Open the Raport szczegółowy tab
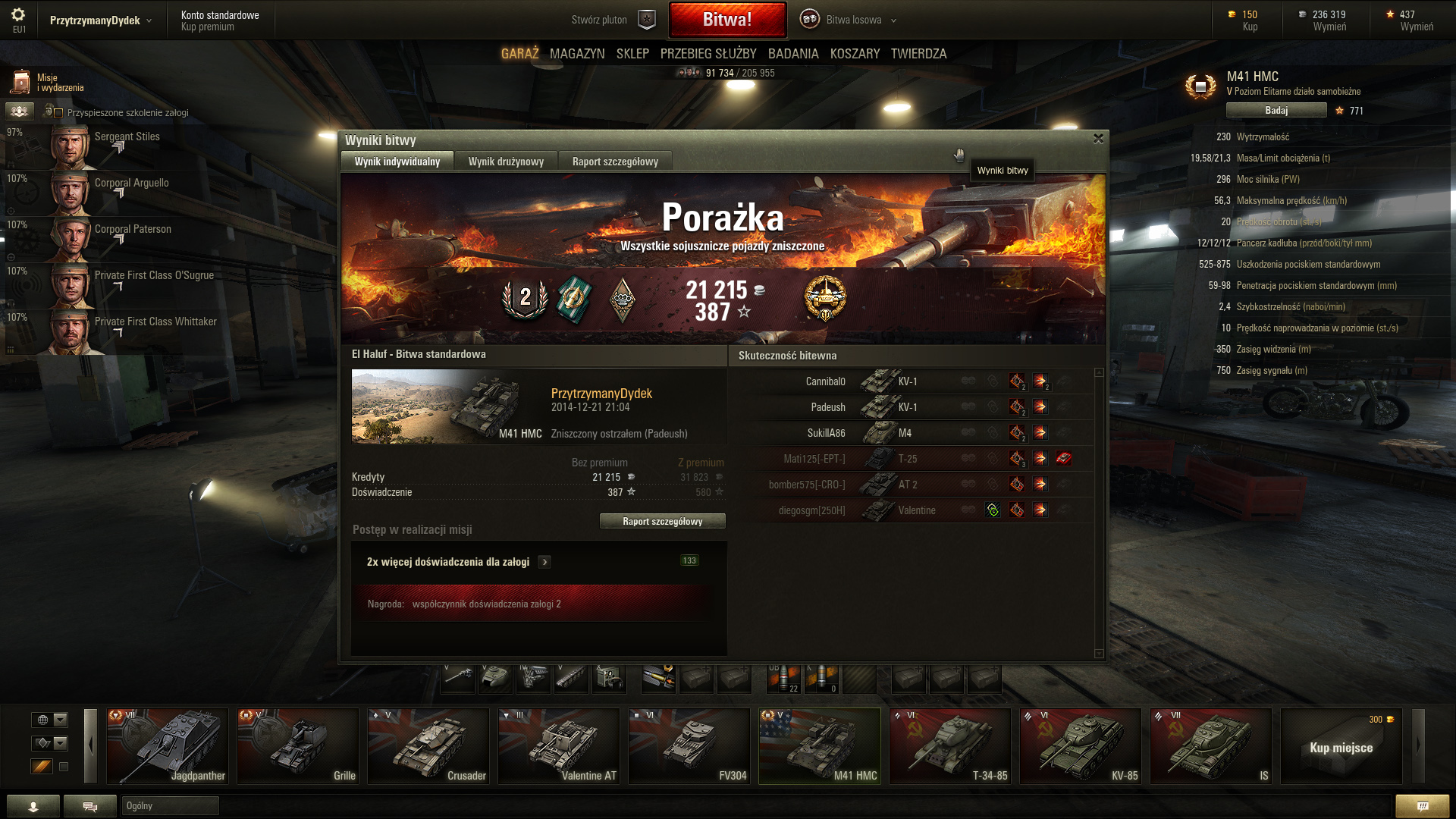The height and width of the screenshot is (819, 1456). (x=615, y=162)
